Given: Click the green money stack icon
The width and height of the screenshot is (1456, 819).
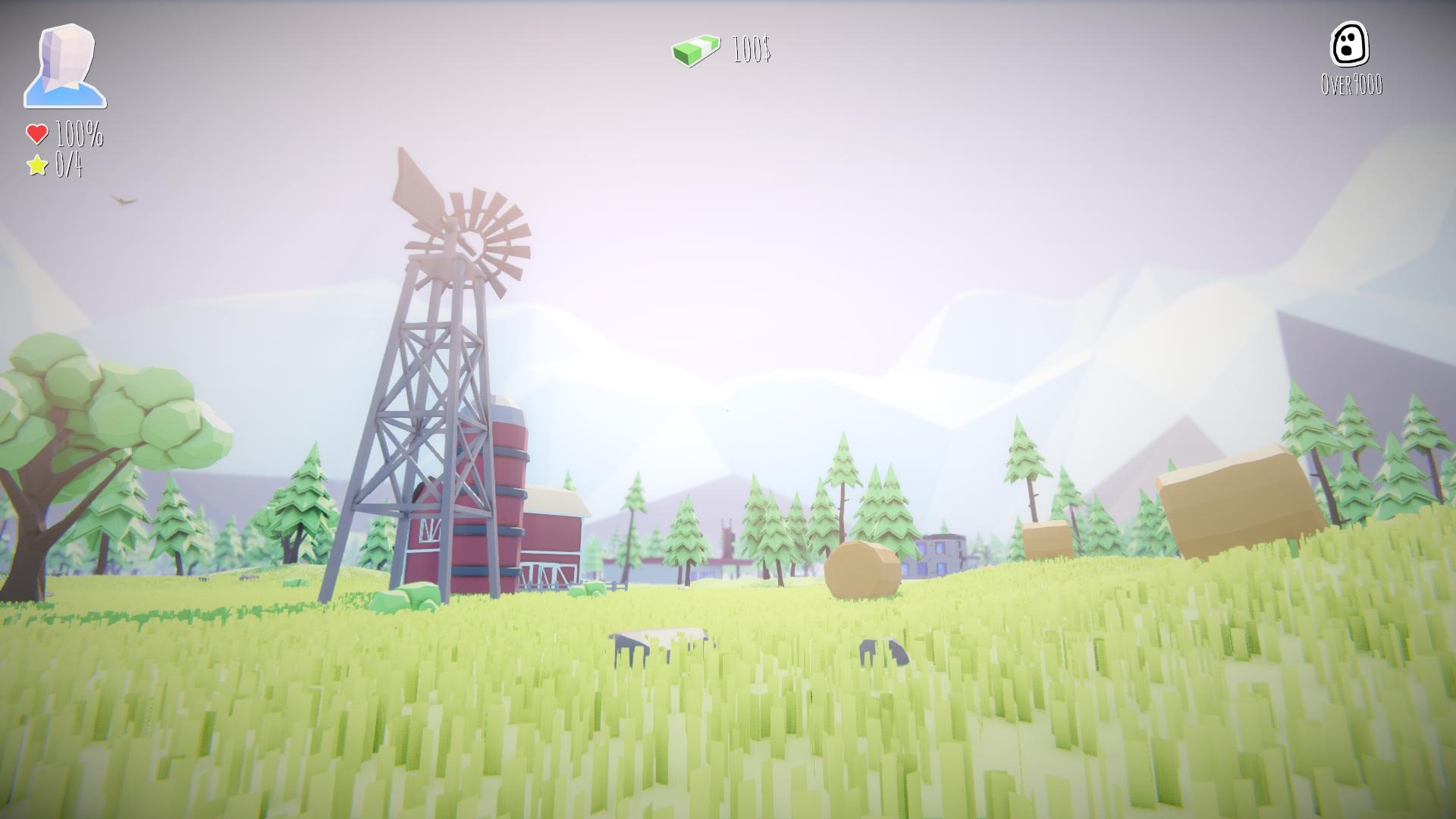Looking at the screenshot, I should (x=695, y=51).
